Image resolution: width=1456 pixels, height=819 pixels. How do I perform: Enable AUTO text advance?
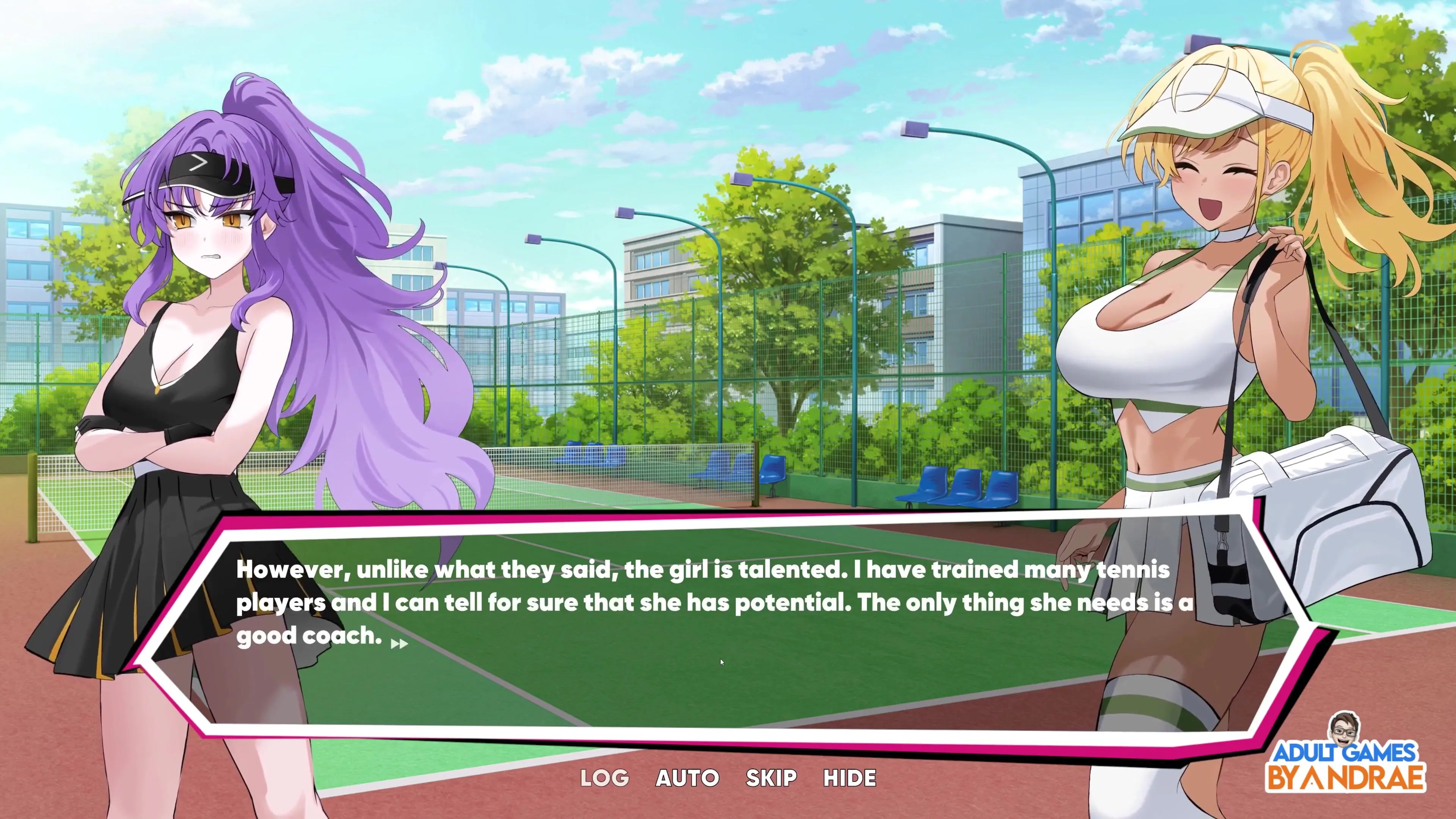click(x=687, y=778)
